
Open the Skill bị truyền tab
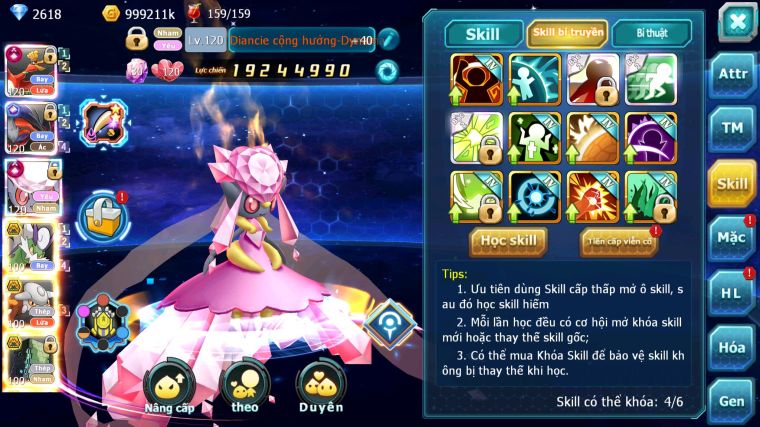click(x=567, y=33)
